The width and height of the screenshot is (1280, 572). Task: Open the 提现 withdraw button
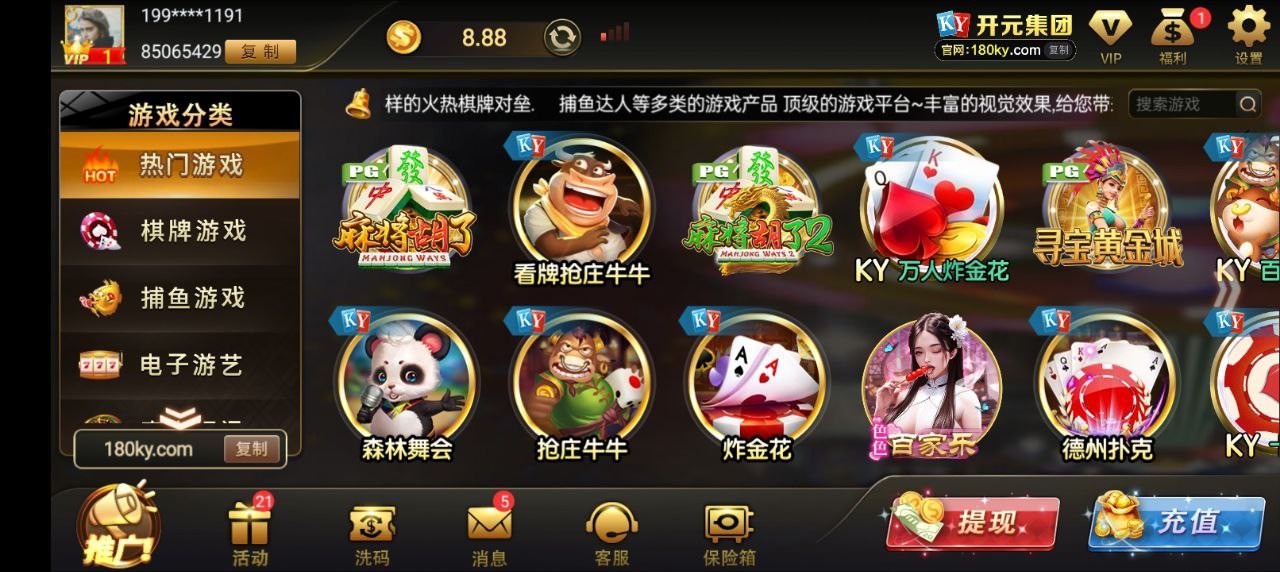click(x=970, y=521)
